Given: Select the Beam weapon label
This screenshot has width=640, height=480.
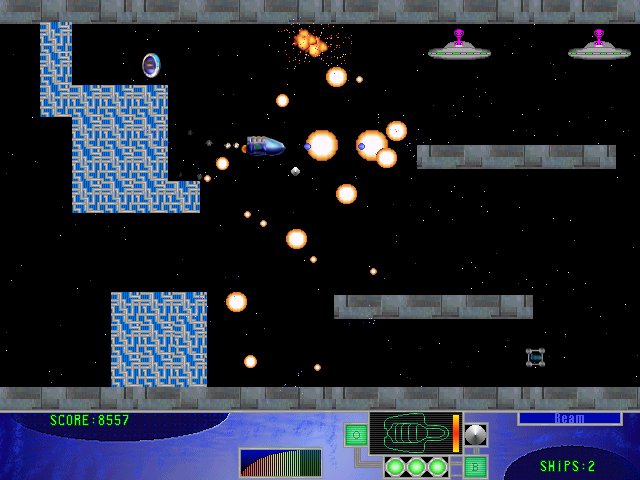Looking at the screenshot, I should pyautogui.click(x=569, y=419).
